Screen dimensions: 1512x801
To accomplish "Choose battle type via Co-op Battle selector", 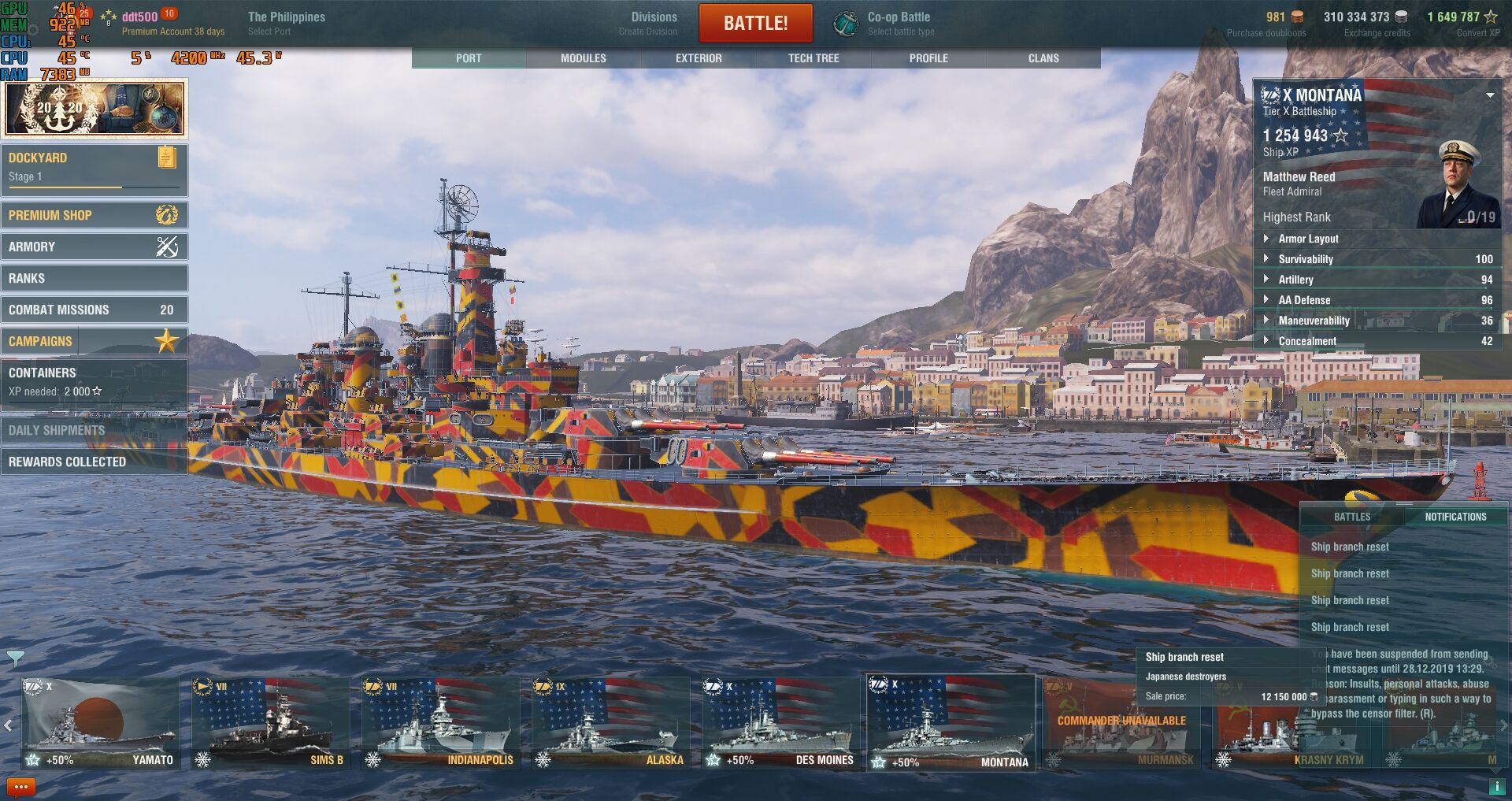I will 899,23.
